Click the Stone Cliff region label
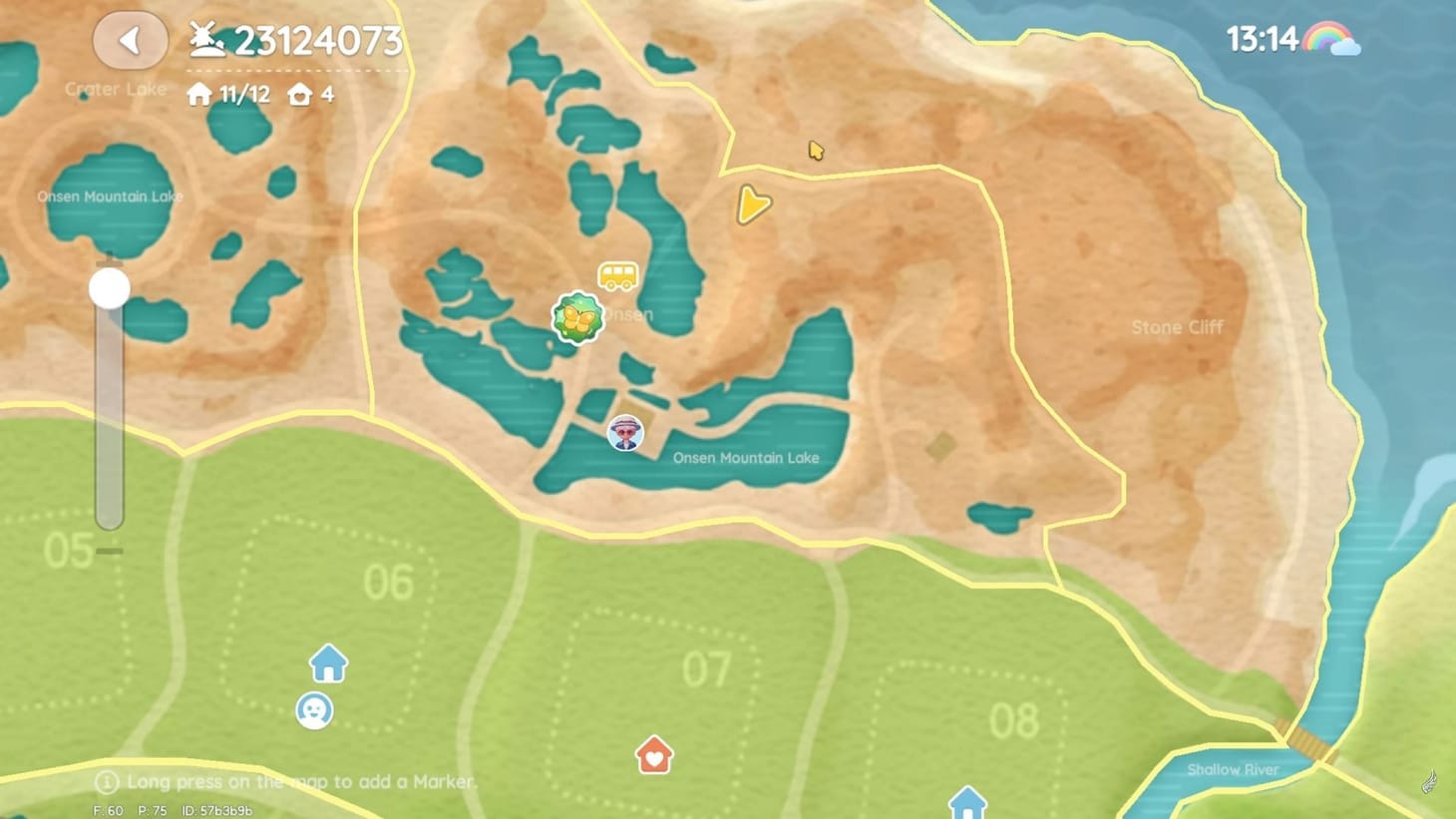Viewport: 1456px width, 819px height. pyautogui.click(x=1178, y=327)
